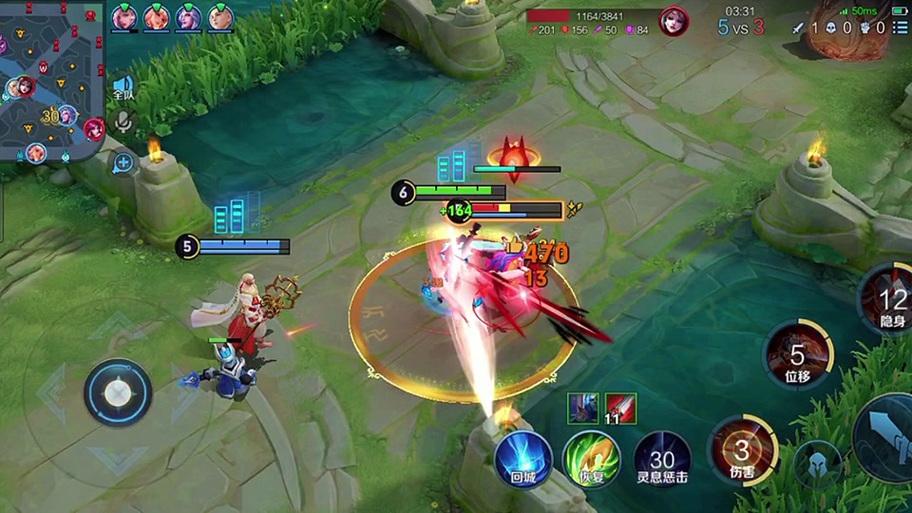
Task: Select the enemy hero portrait beside the timer
Action: click(x=673, y=21)
